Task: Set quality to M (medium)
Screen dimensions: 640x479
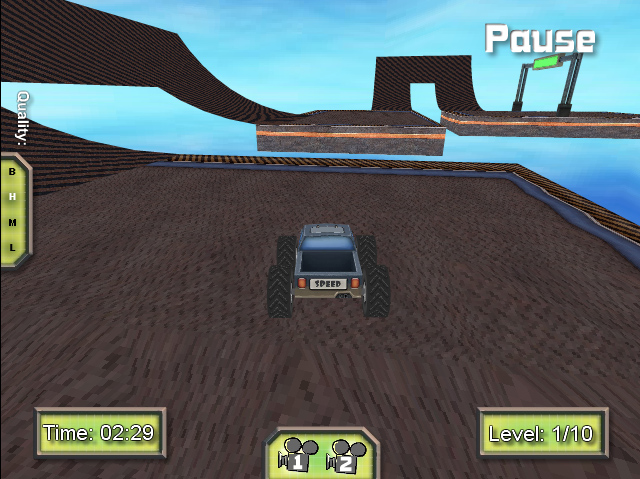Action: point(12,221)
